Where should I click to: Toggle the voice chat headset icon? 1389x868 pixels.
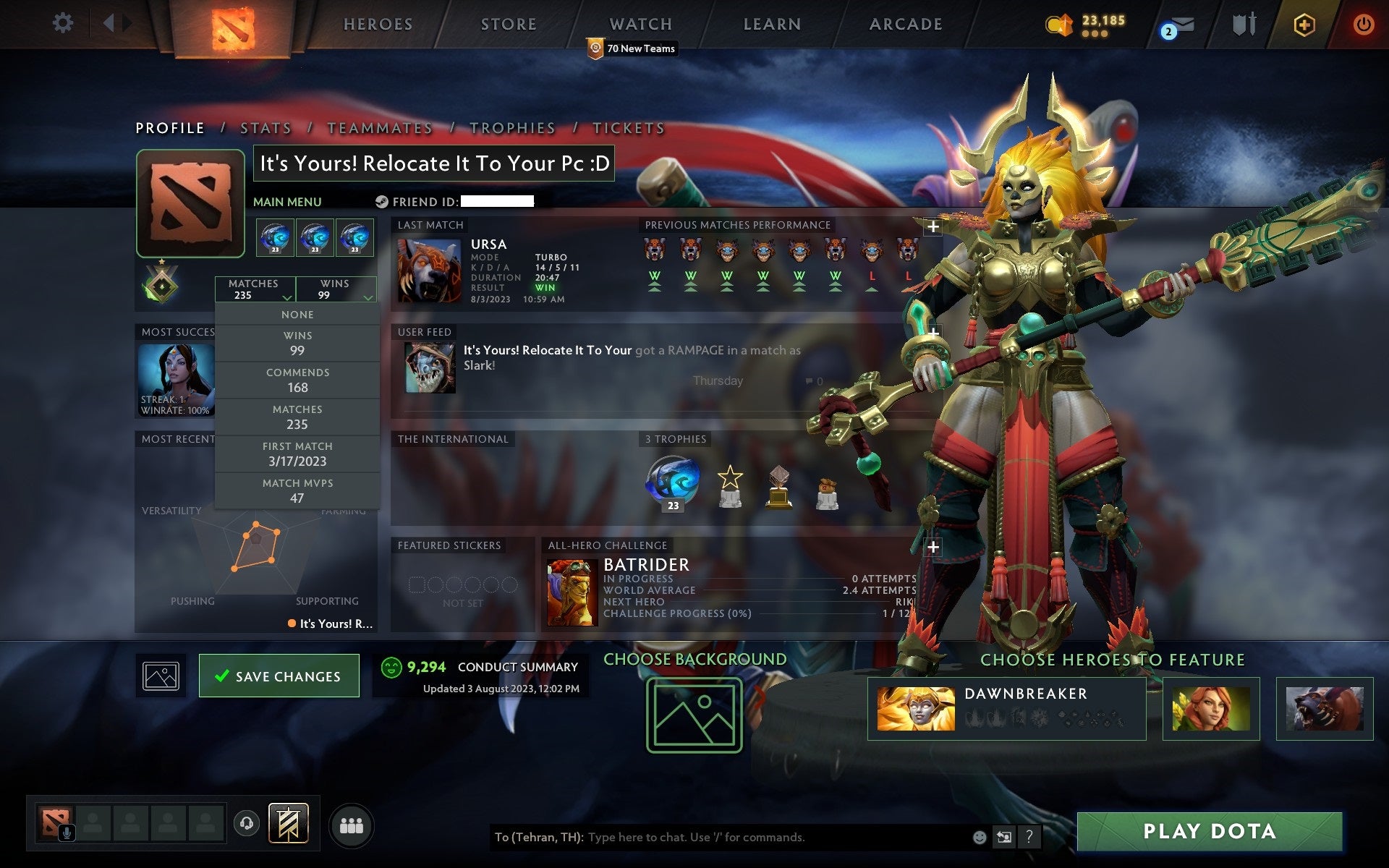coord(247,823)
